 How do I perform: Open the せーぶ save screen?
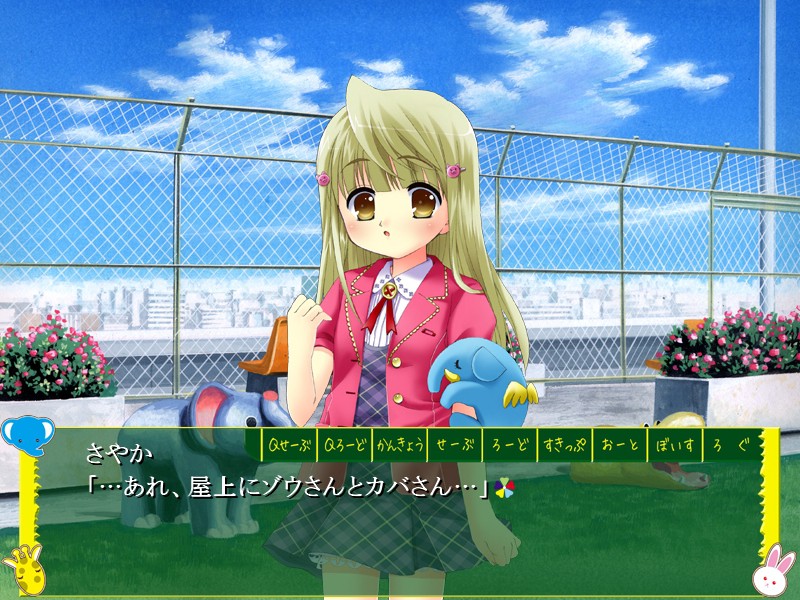(x=454, y=443)
